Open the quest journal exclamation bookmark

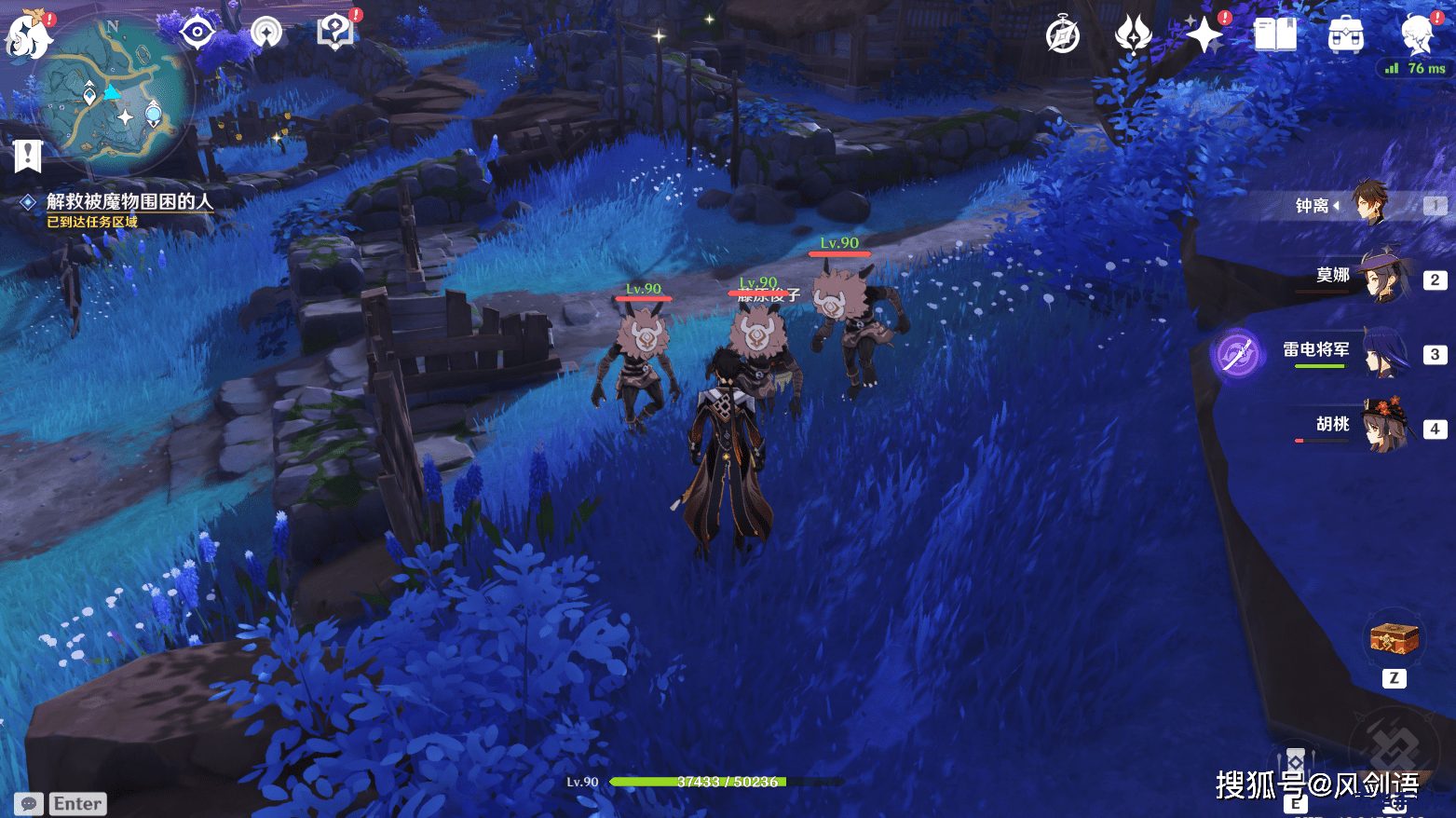point(28,156)
